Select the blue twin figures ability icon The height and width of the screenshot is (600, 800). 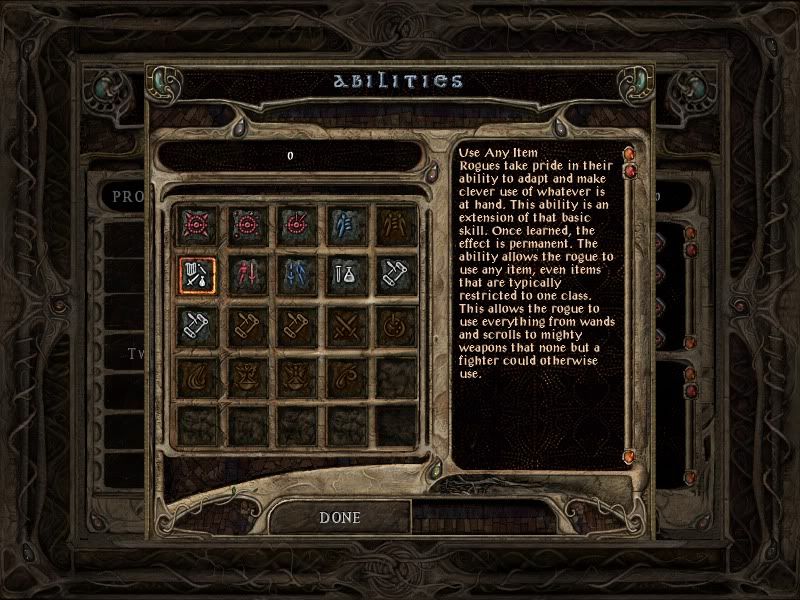click(293, 273)
